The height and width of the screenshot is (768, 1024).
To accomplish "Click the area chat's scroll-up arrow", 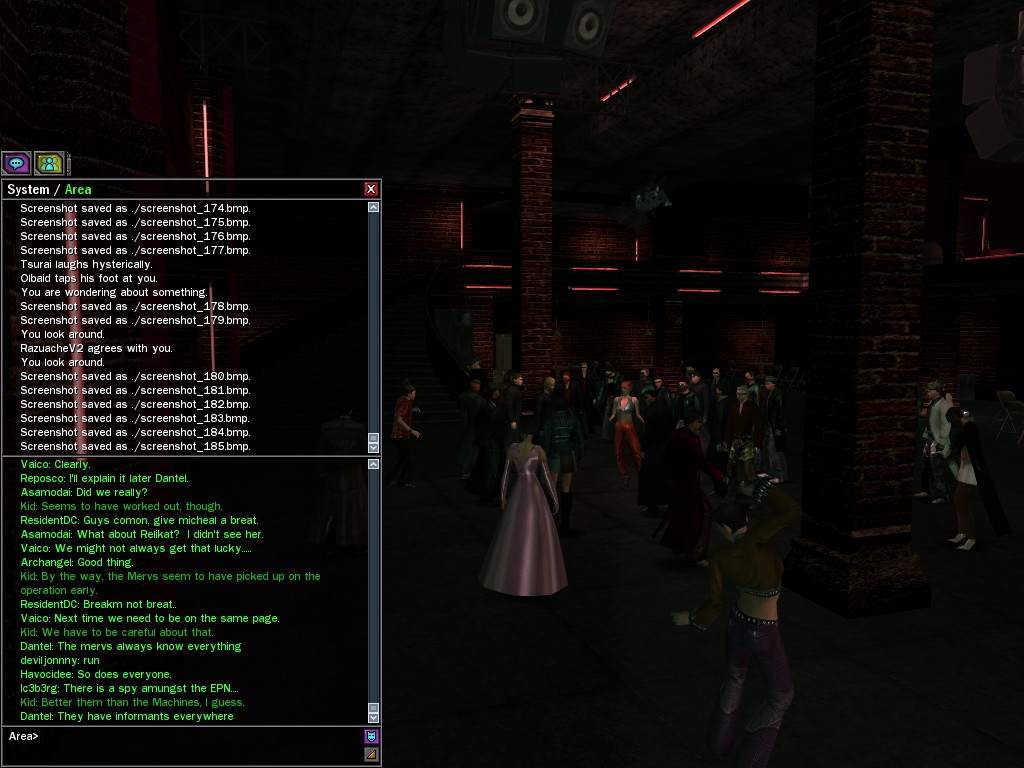I will click(x=374, y=464).
